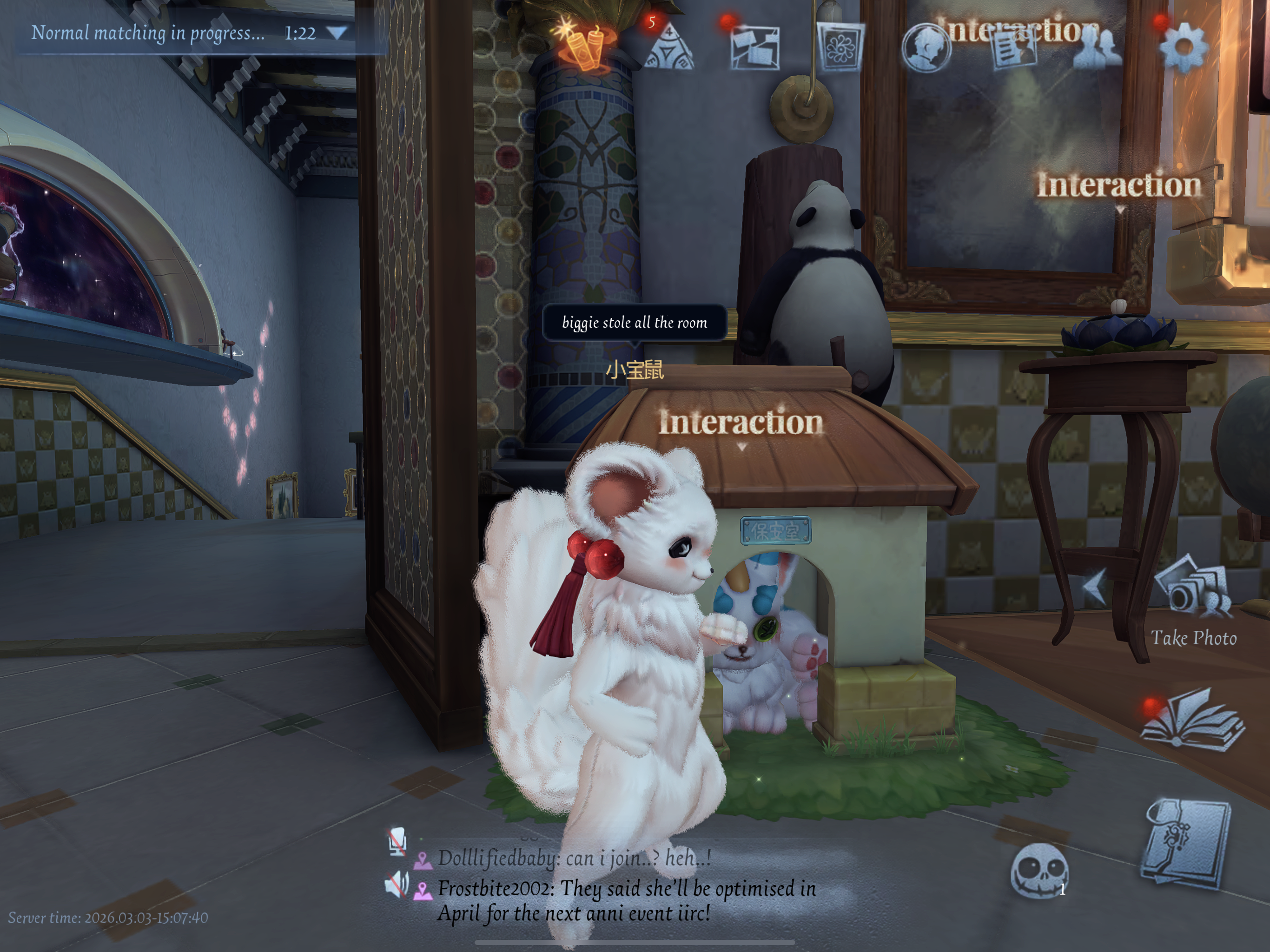Expand the matching status dropdown arrow

coord(337,33)
